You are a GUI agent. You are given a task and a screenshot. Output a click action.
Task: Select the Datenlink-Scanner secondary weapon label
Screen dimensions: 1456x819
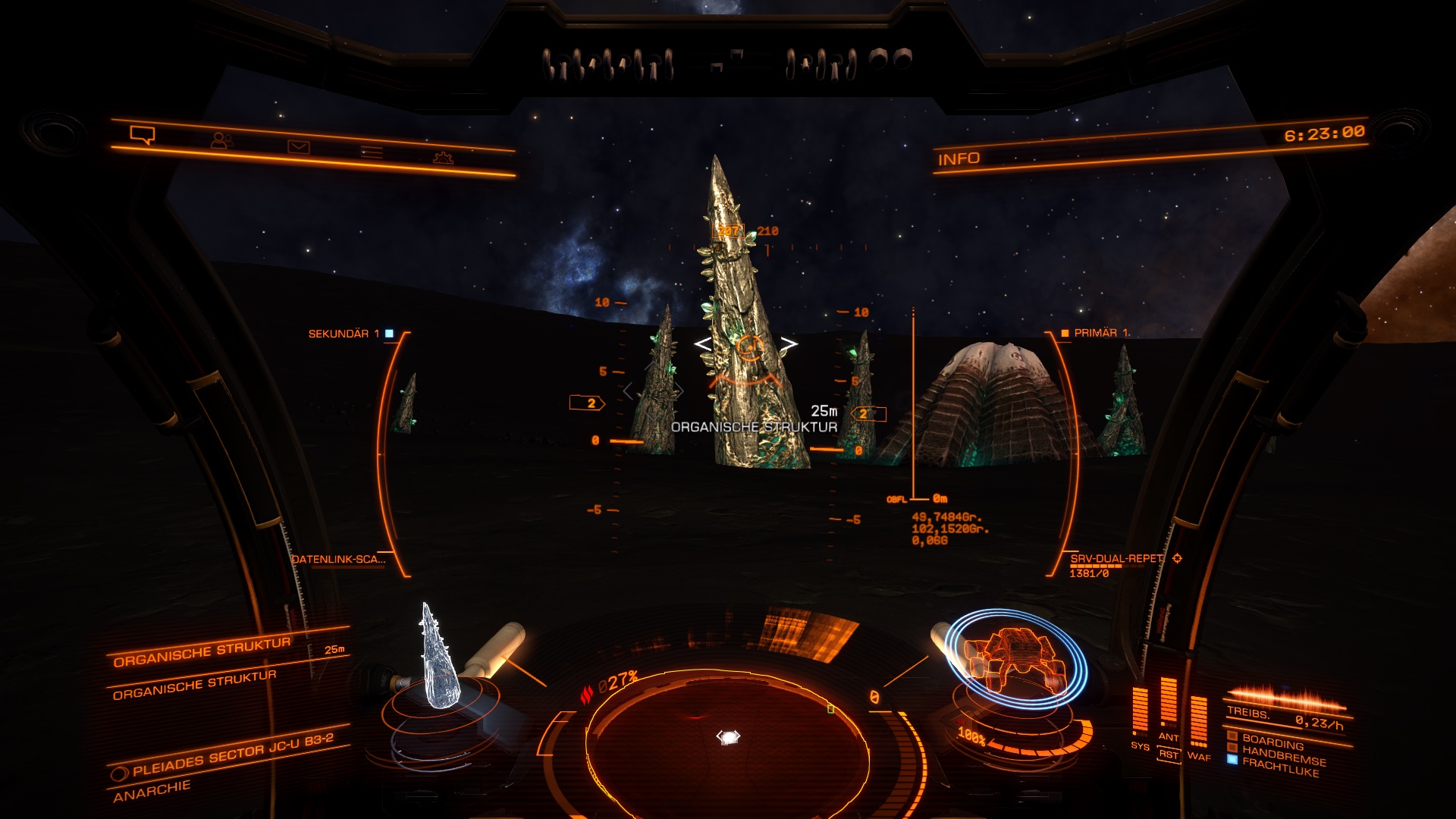[339, 560]
